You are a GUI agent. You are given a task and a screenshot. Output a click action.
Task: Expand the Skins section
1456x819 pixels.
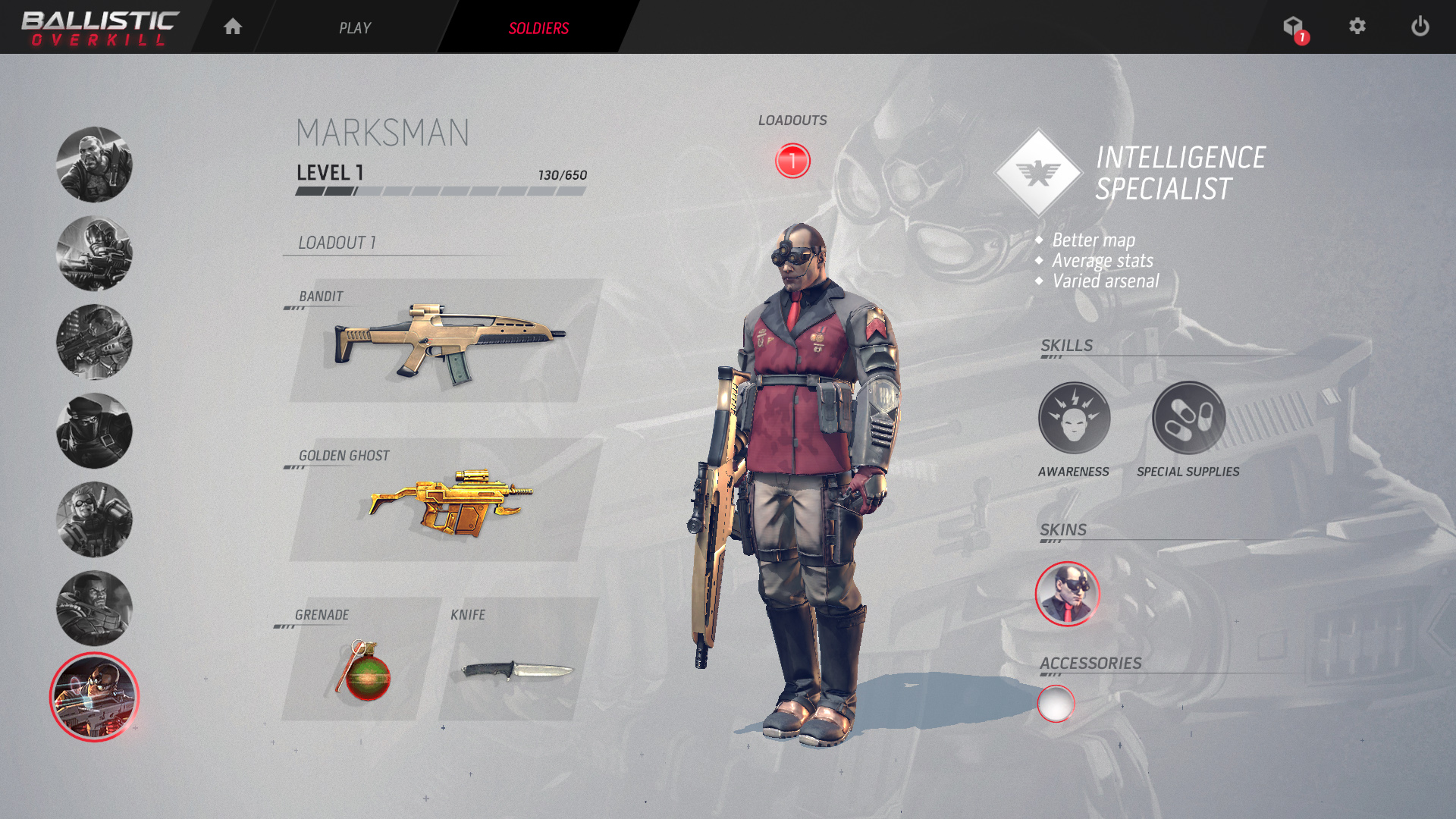pos(1062,529)
